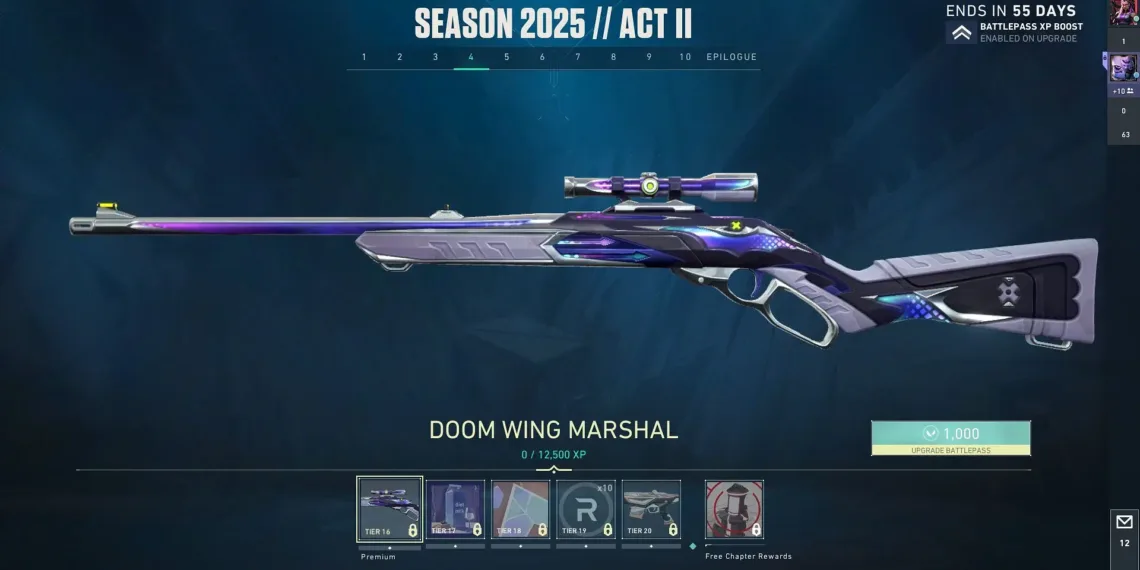Open the Epilogue chapter
1140x570 pixels.
coord(732,57)
